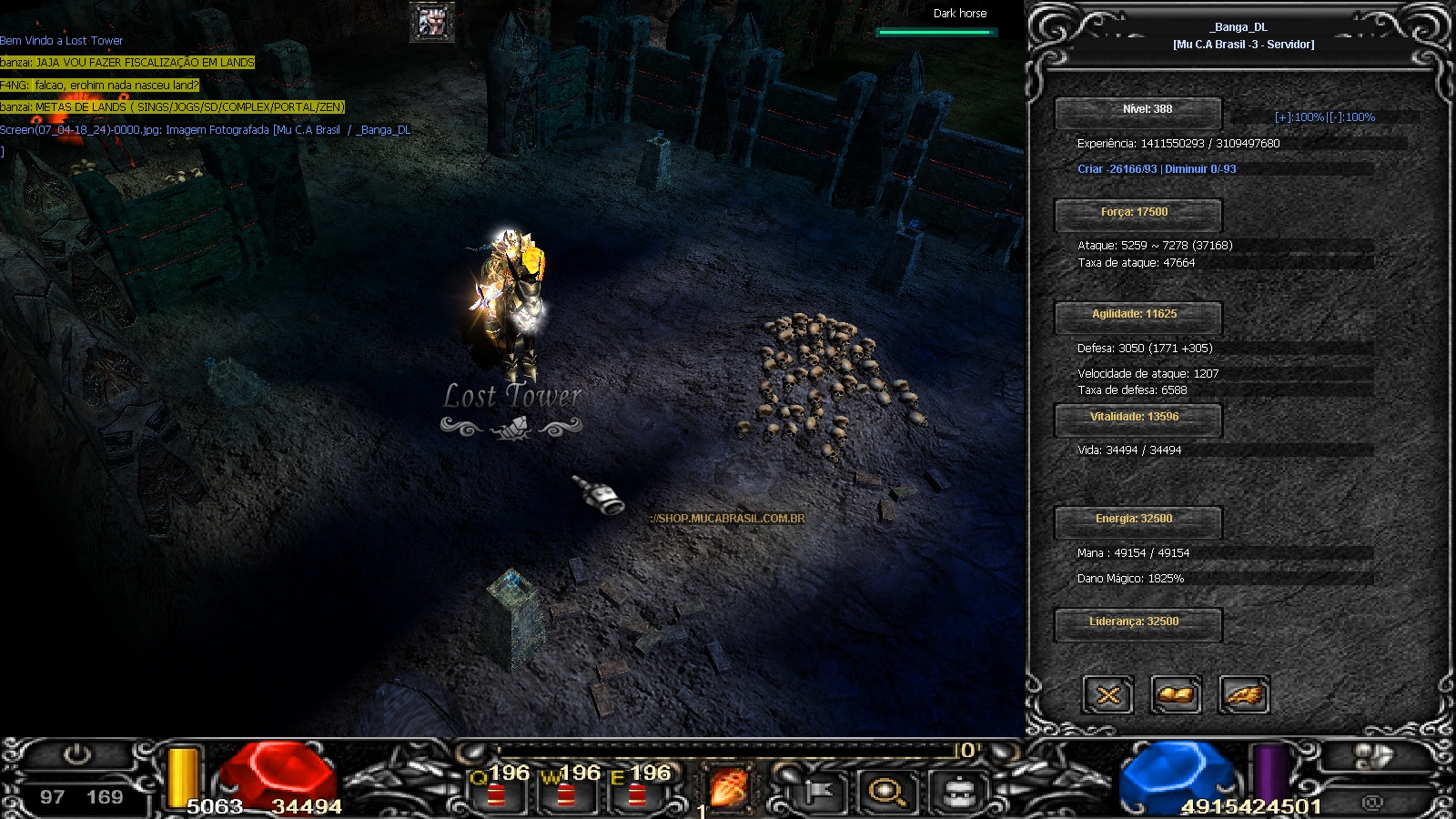Select the orange active skill icon
1456x819 pixels.
[x=728, y=787]
